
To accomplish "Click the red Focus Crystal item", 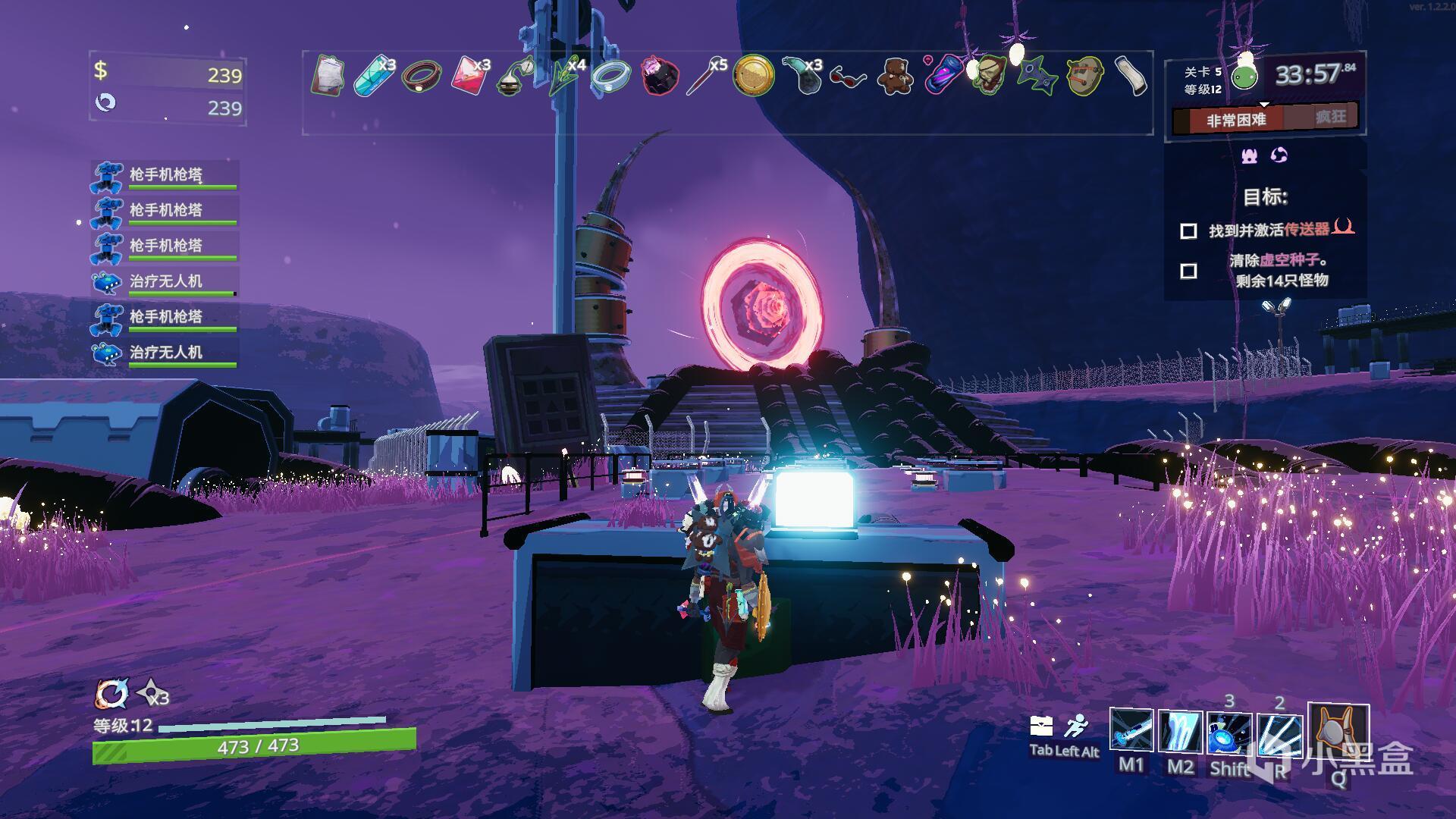I will pyautogui.click(x=469, y=76).
